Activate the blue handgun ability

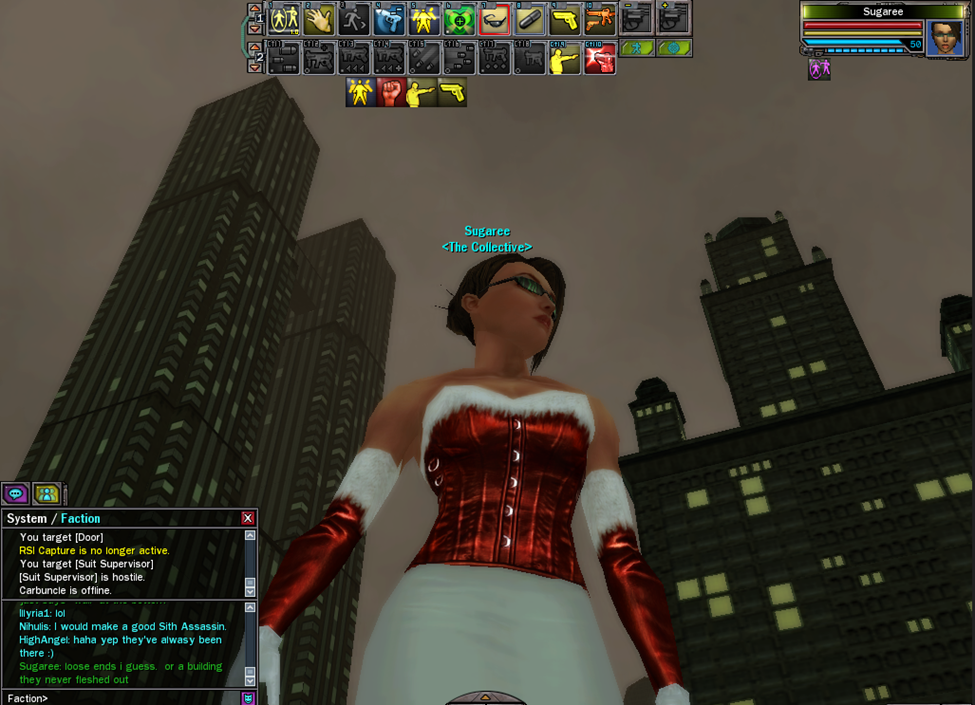click(389, 19)
